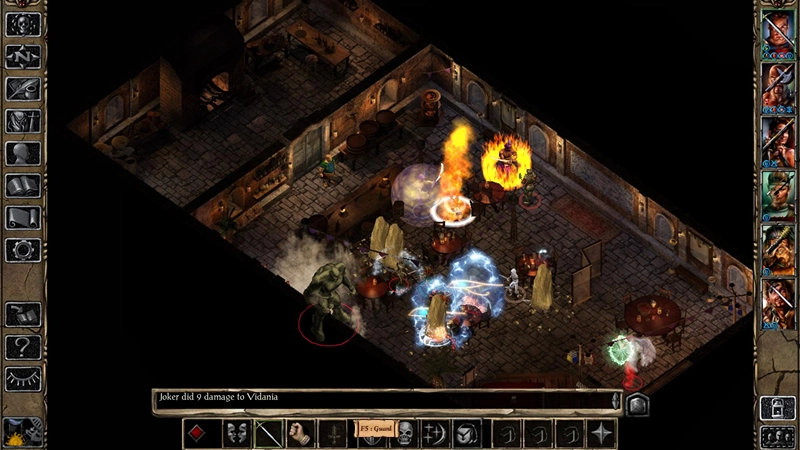Open the gear options menu
The image size is (800, 450).
tap(23, 249)
